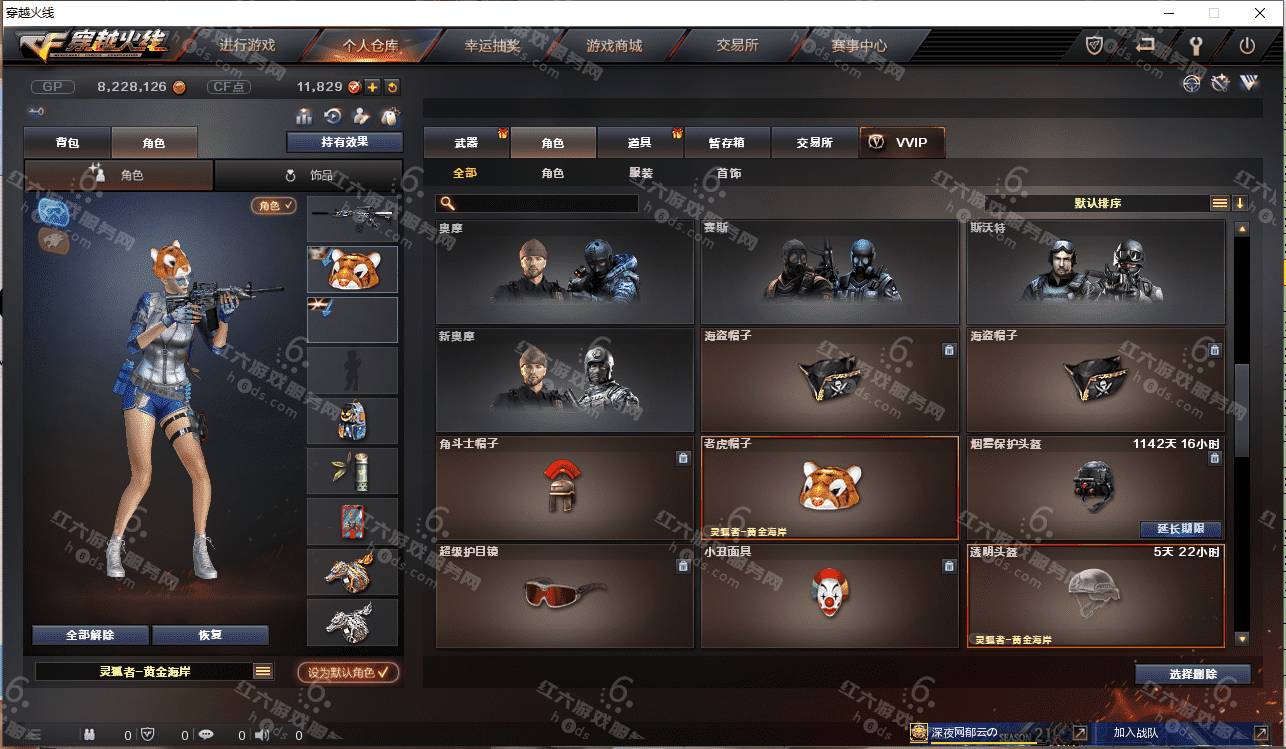Switch to the 暂存箱 tab
1286x749 pixels.
pos(726,143)
